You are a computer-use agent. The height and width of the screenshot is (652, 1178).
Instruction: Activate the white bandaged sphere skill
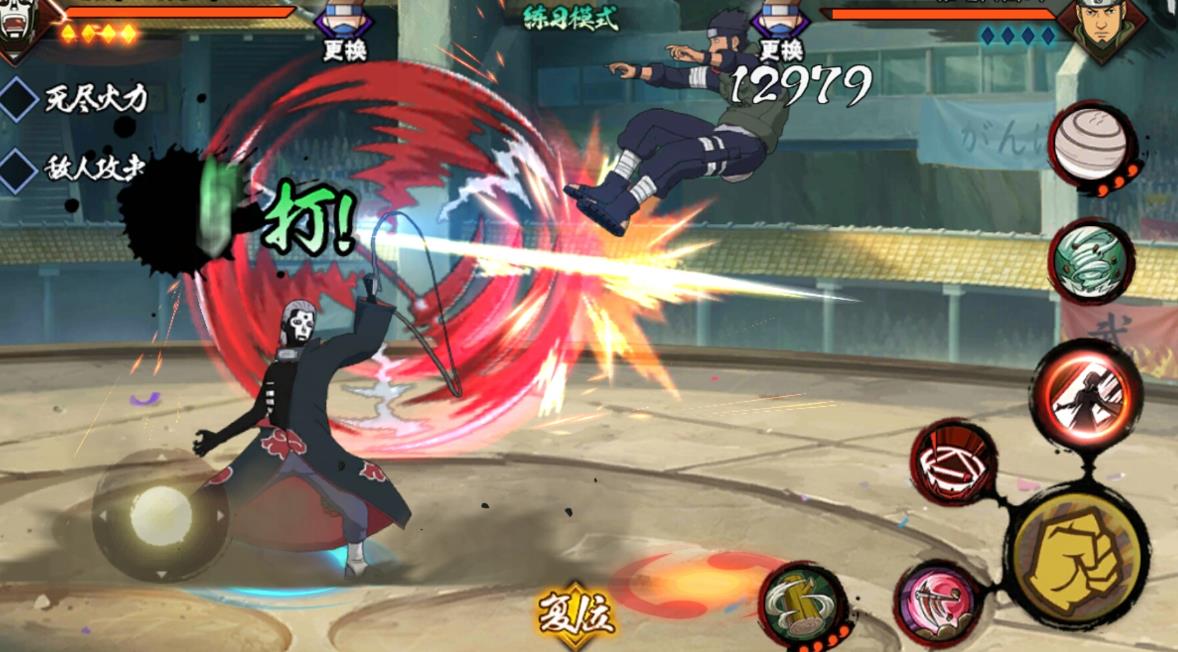coord(1092,143)
